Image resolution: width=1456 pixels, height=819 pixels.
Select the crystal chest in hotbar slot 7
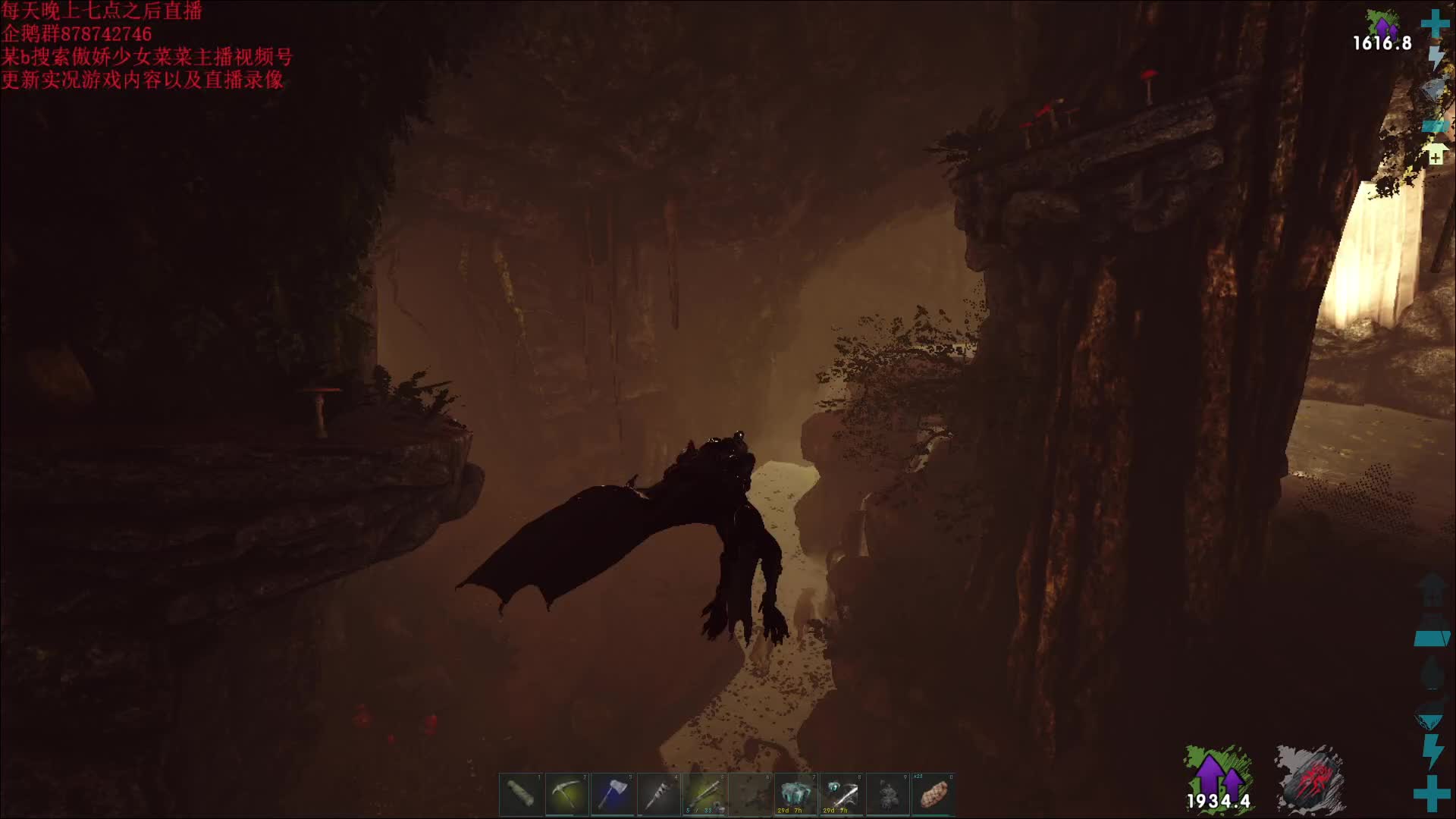pyautogui.click(x=795, y=795)
